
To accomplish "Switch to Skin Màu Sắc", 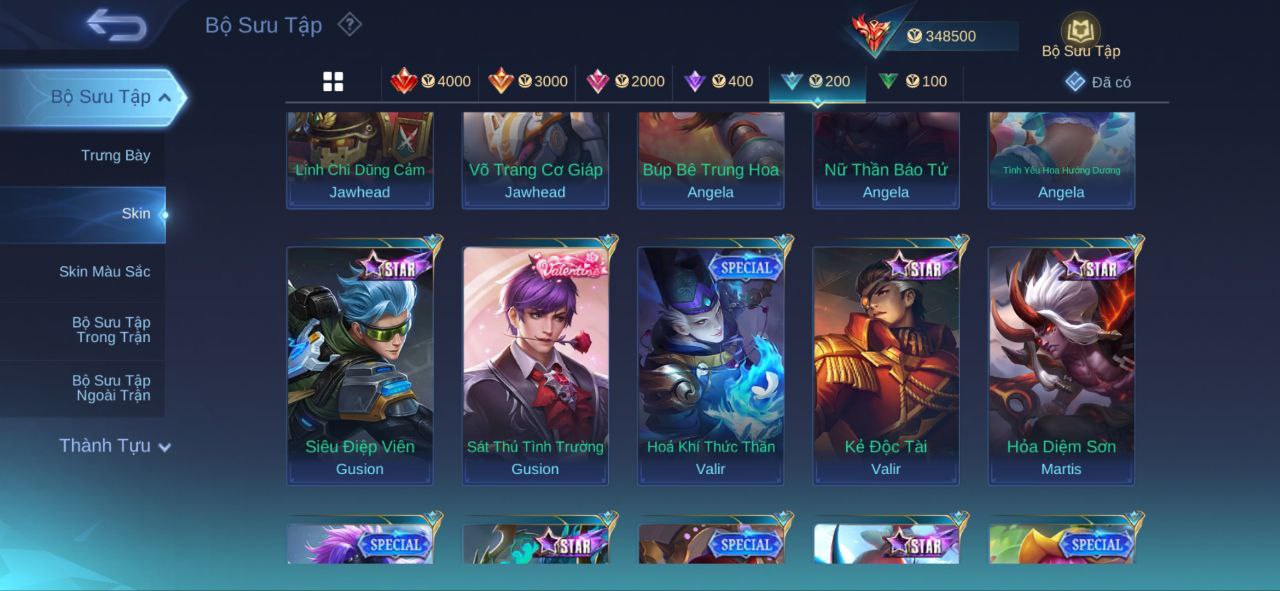I will (104, 272).
